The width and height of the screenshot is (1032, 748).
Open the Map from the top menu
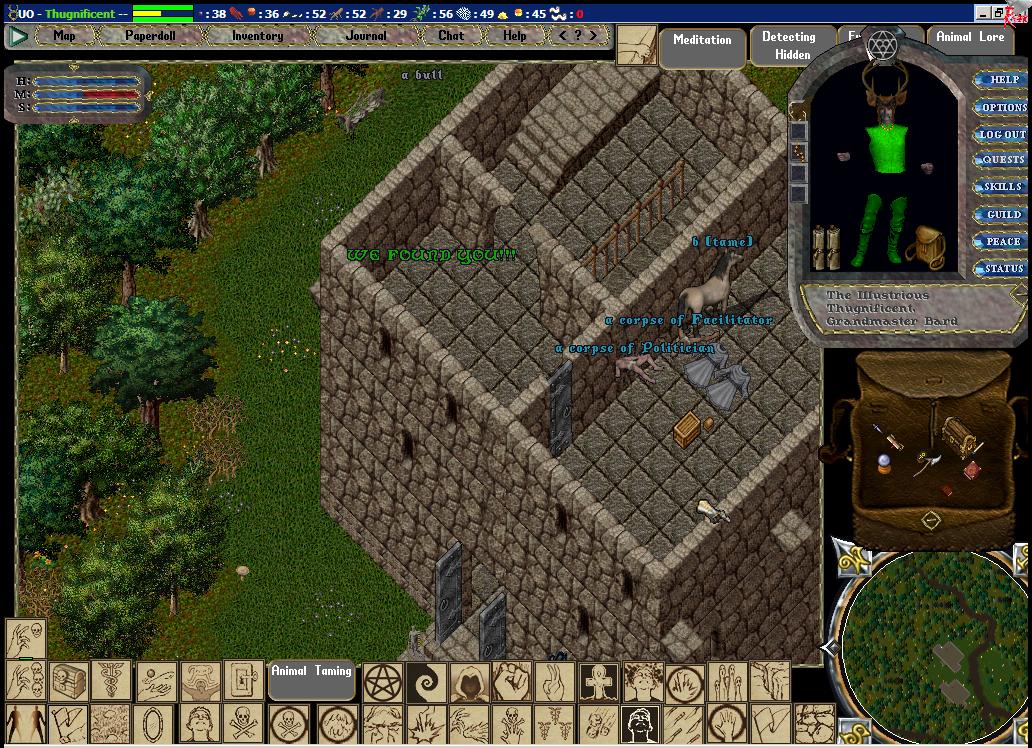64,36
